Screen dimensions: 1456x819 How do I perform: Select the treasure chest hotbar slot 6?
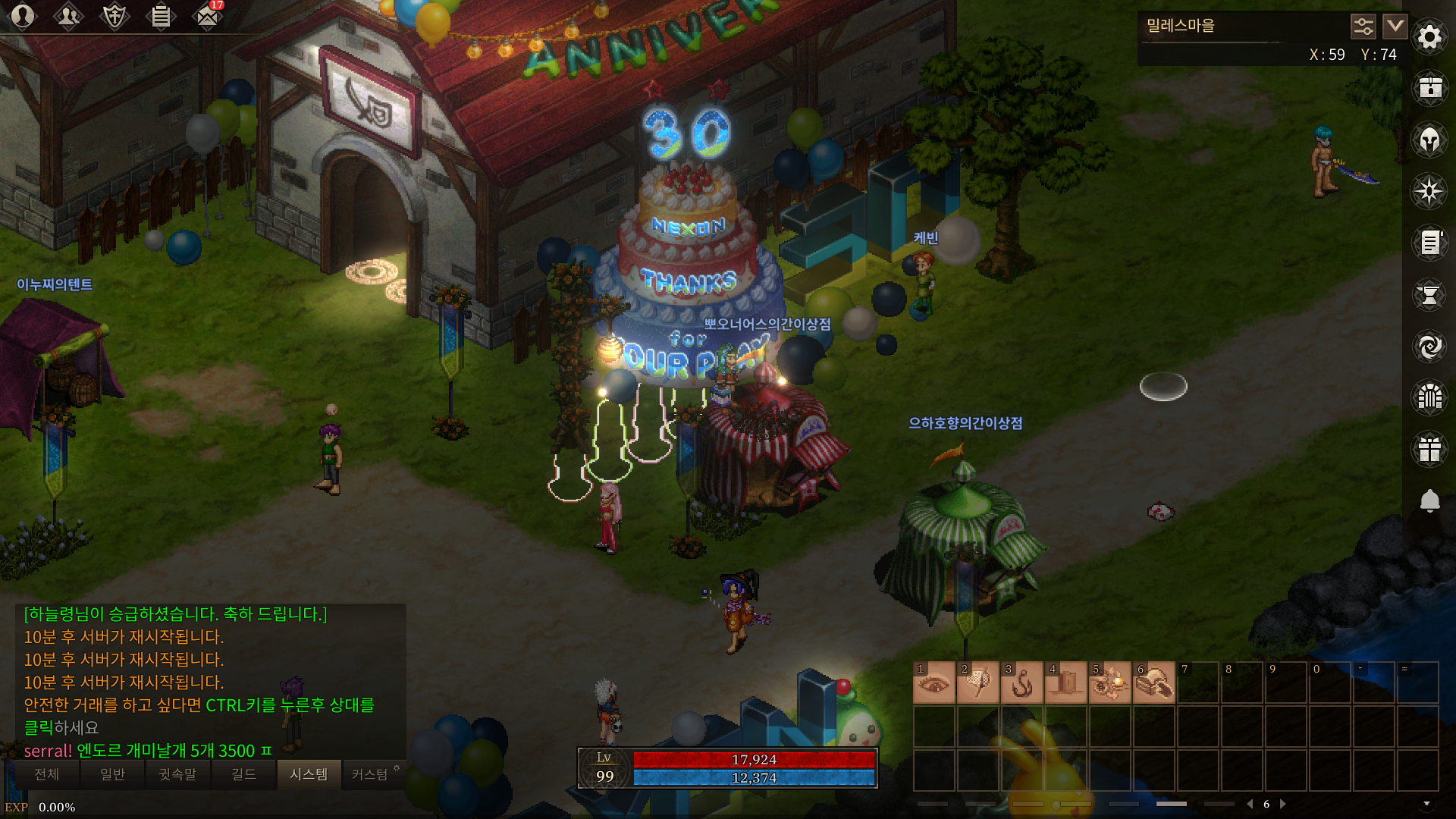[x=1154, y=682]
